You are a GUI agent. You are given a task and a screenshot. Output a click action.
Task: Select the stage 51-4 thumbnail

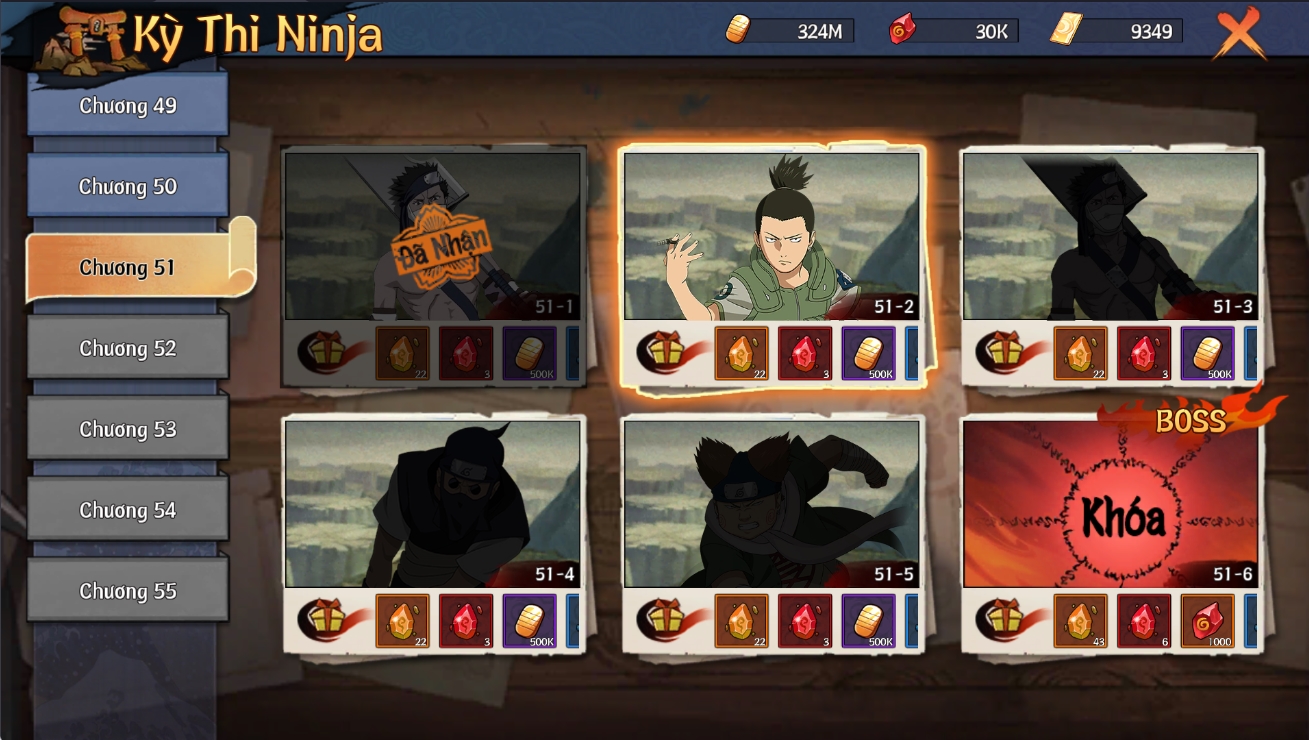[432, 503]
